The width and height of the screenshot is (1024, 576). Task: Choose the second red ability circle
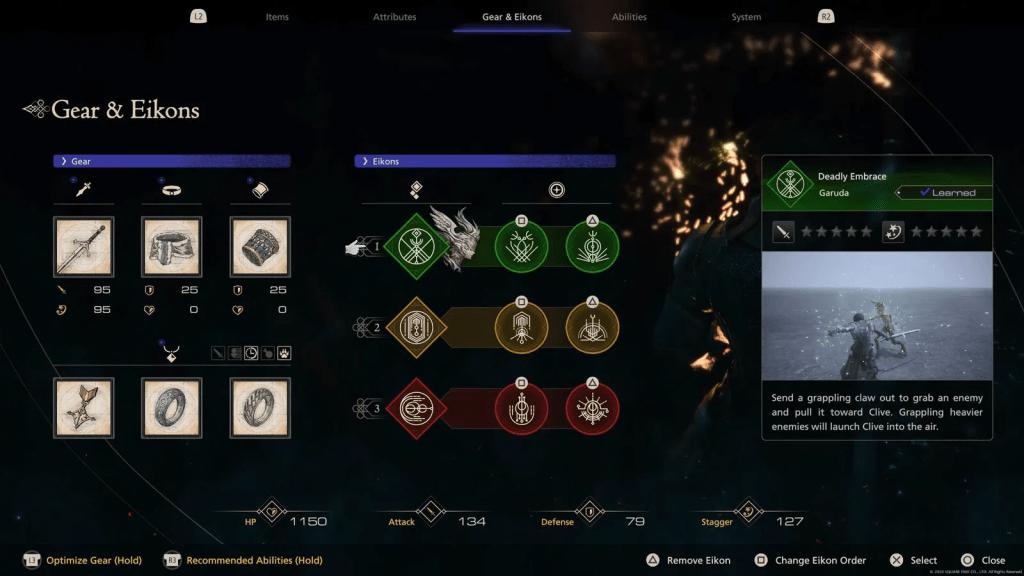592,410
